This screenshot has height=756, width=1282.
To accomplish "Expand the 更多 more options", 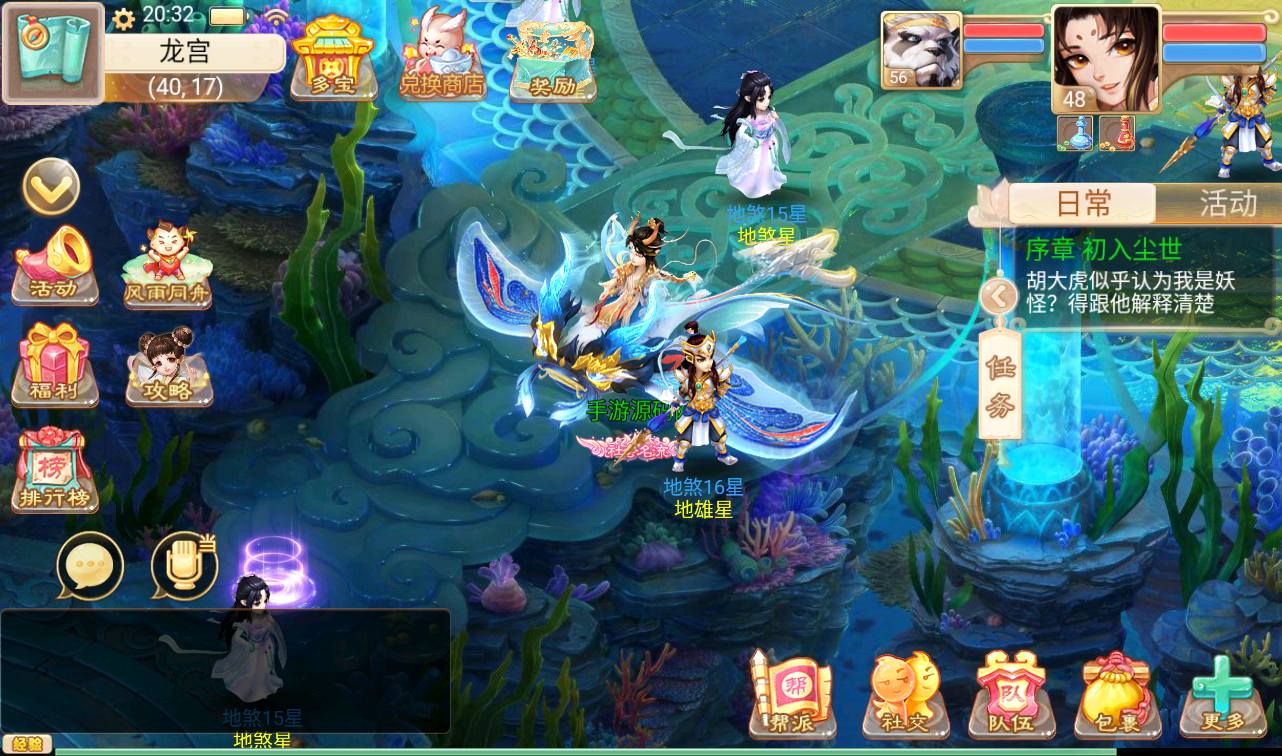I will coord(1221,692).
